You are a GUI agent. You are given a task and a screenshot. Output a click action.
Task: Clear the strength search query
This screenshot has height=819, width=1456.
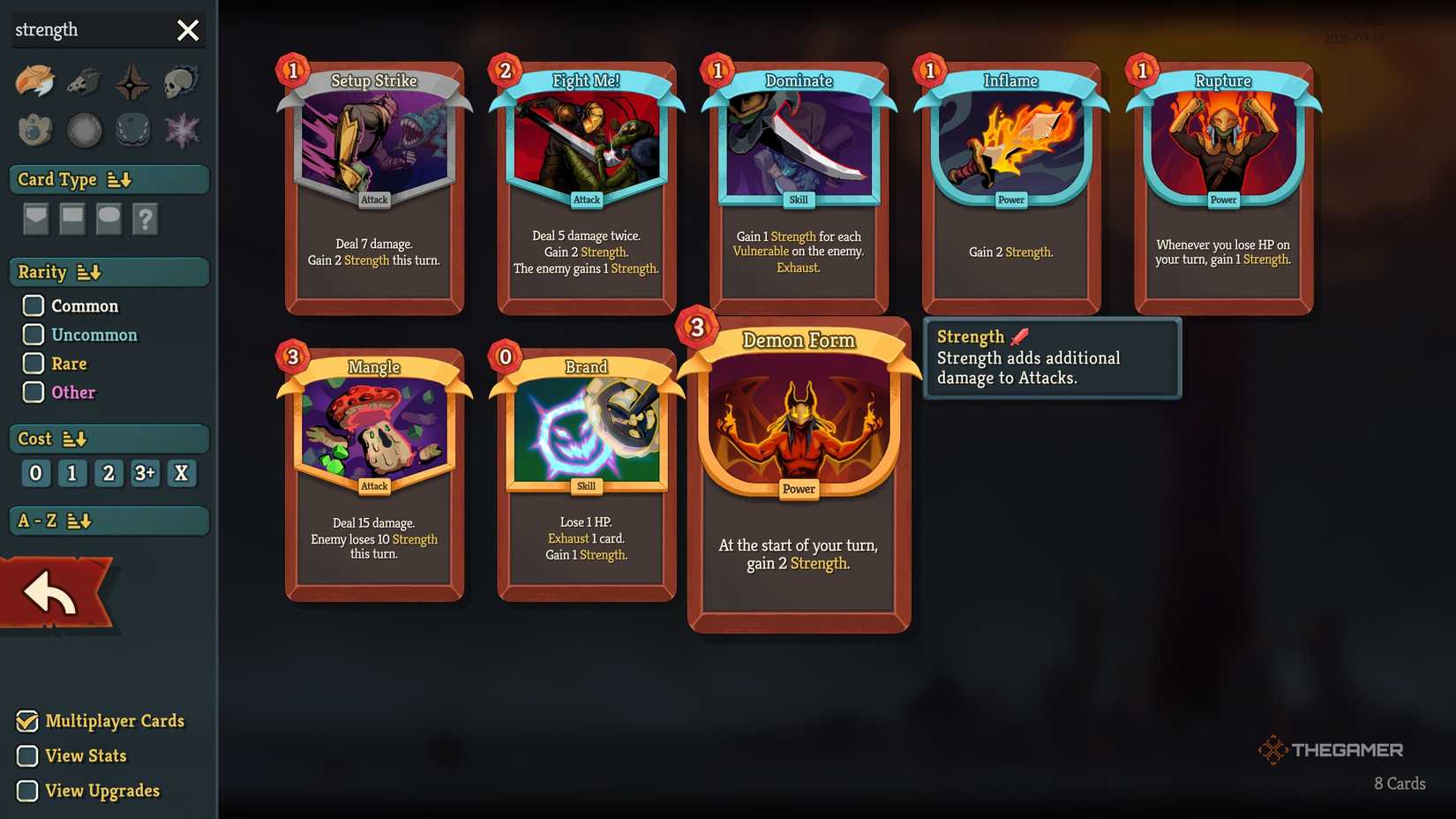point(187,29)
